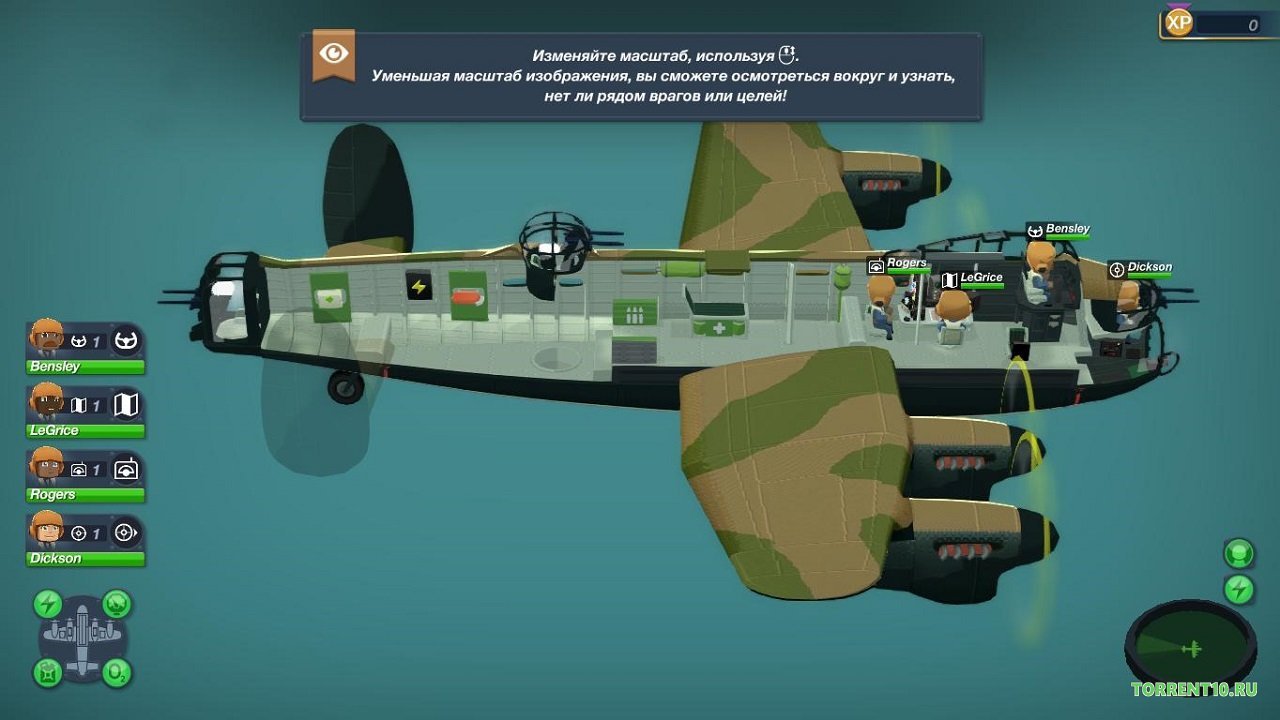Click the electrical lightning icon near the plane diagram
Screen dimensions: 1280x720
[x=46, y=603]
